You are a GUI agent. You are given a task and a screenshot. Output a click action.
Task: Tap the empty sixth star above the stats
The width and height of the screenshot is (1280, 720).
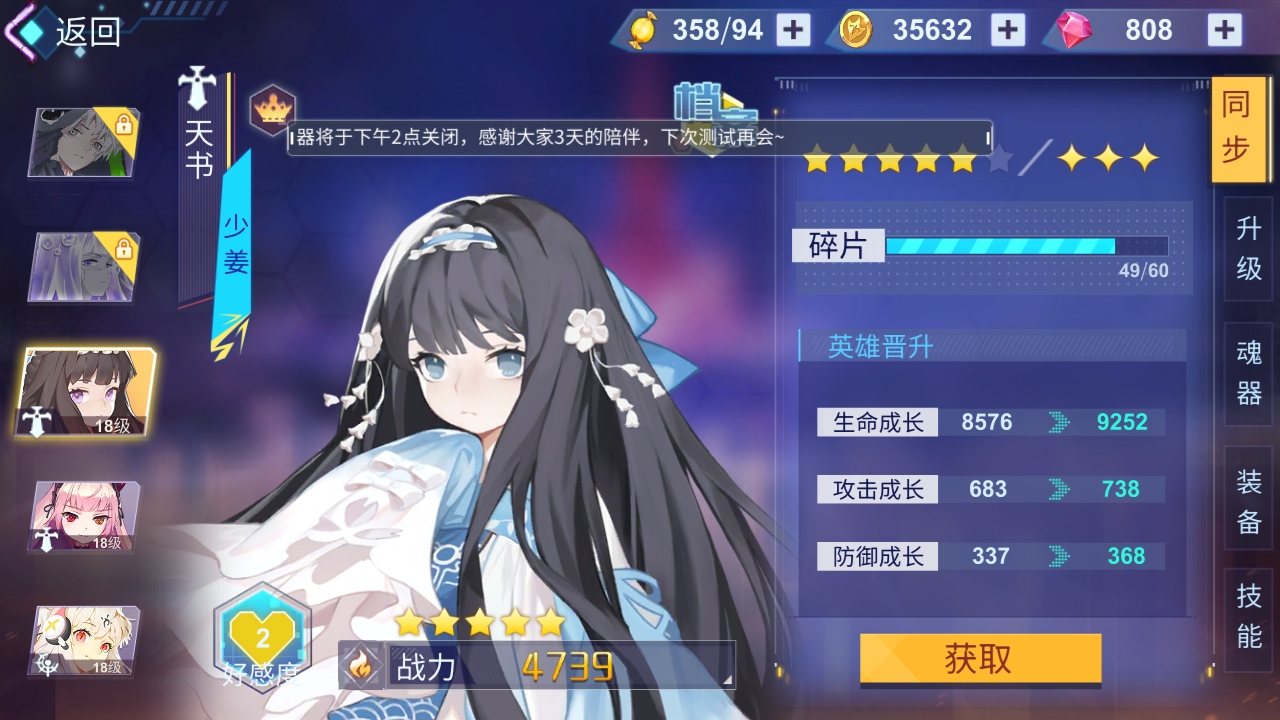1000,158
